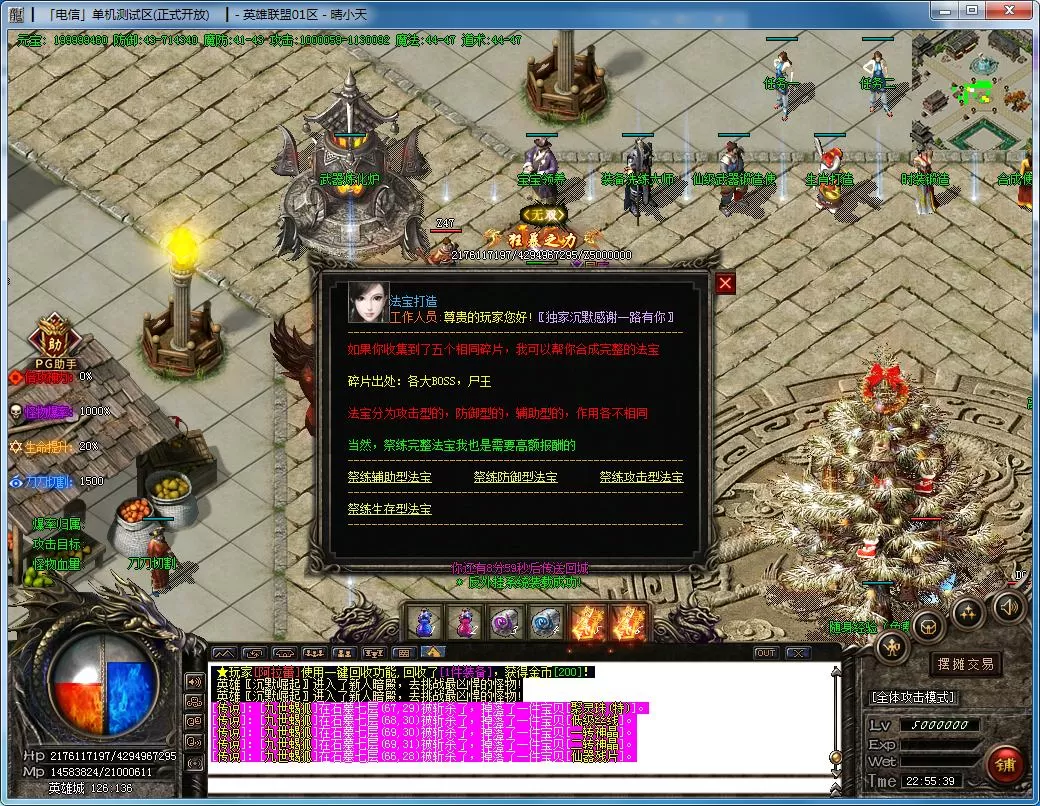Choose the 祭练生存型法宝 option
This screenshot has width=1040, height=806.
389,509
